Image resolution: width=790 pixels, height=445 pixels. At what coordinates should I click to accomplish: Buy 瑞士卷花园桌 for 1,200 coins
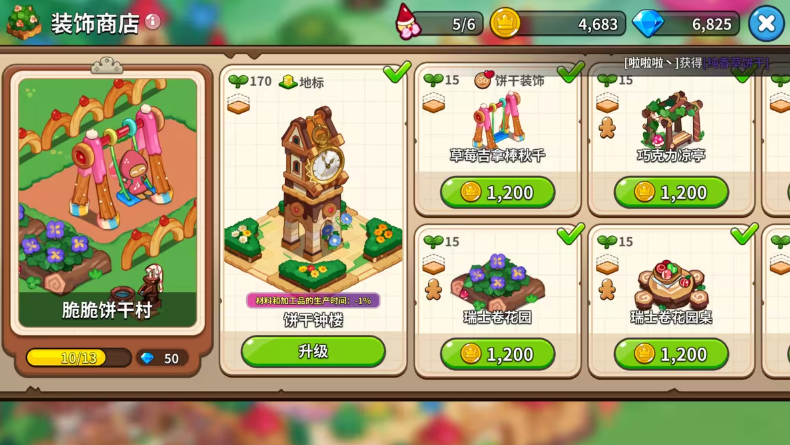click(x=671, y=353)
